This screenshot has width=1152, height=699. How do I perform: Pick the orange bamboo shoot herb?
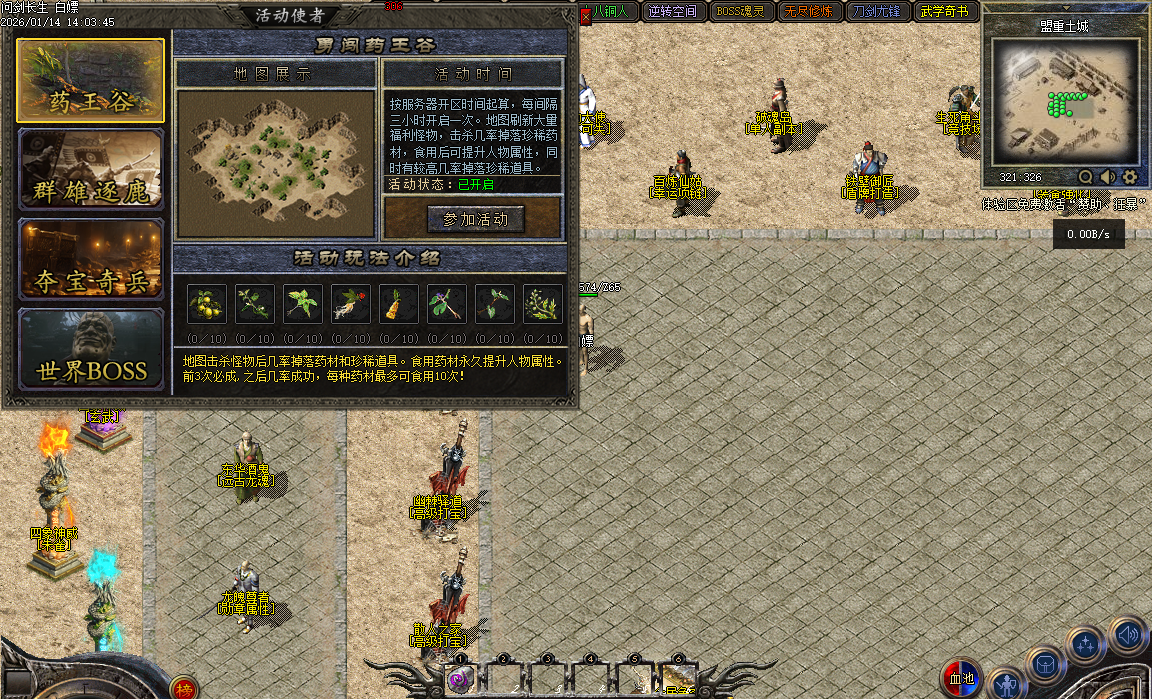click(399, 303)
